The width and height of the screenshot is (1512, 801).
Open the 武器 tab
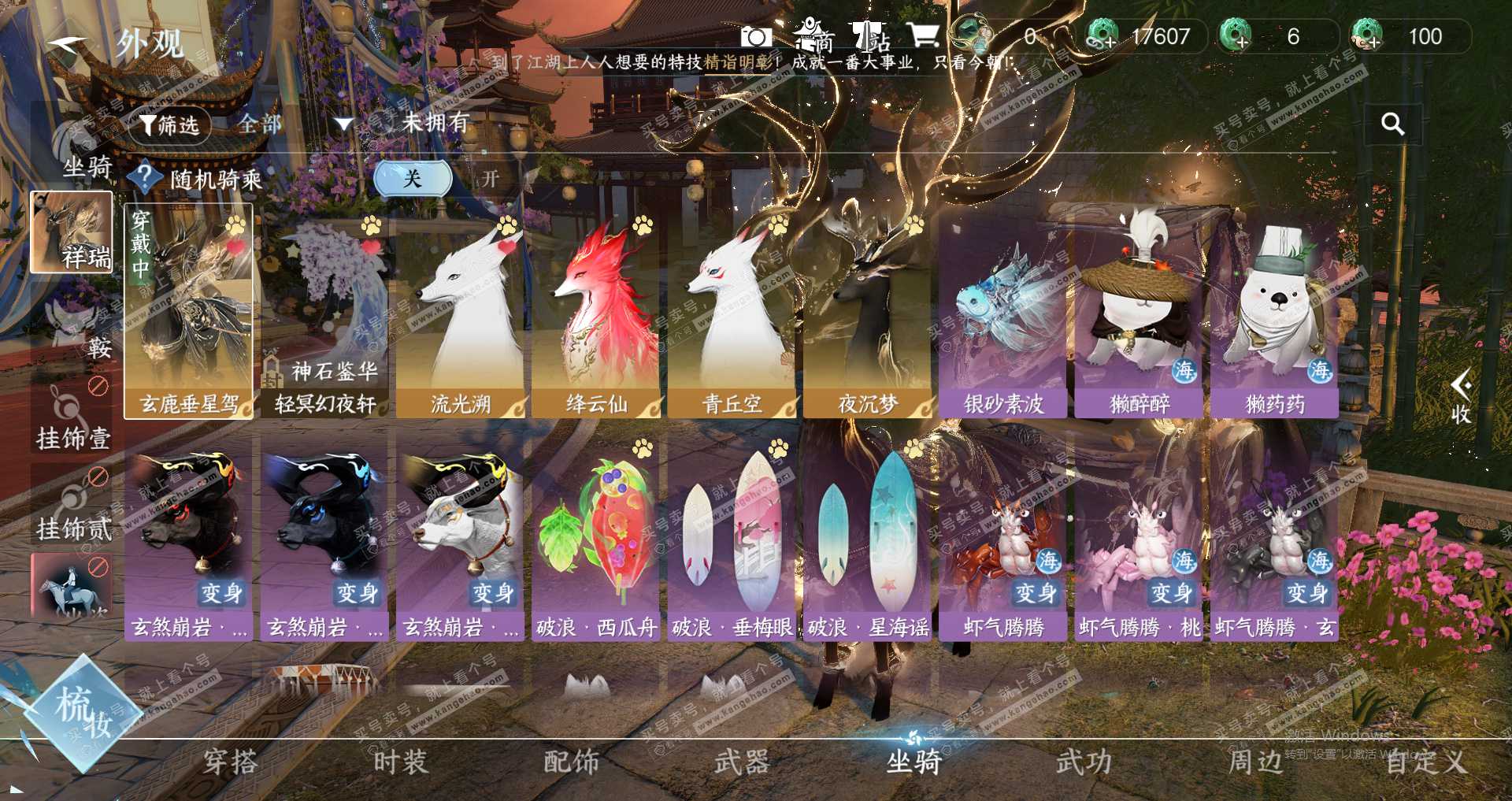741,762
